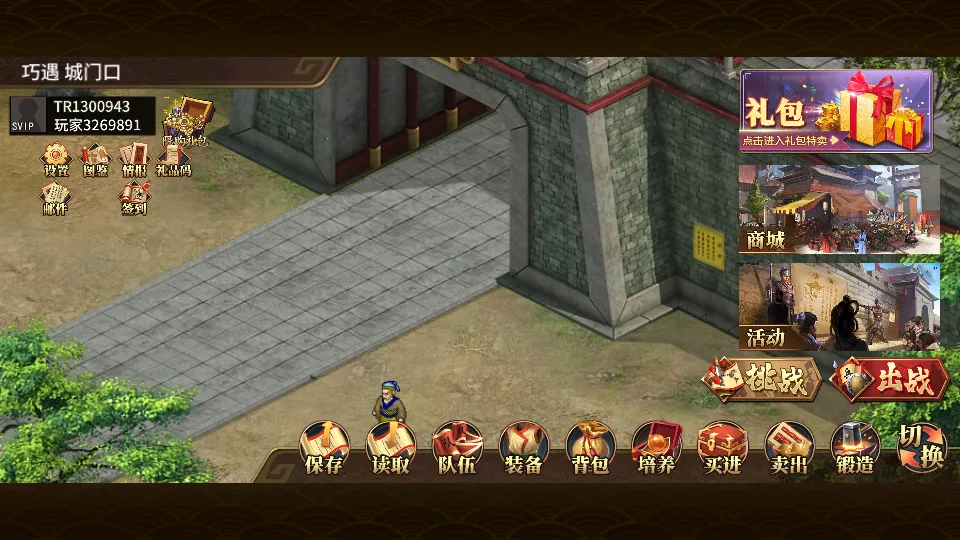Open the 签到 daily sign-in scroll
The height and width of the screenshot is (540, 960).
tap(134, 199)
